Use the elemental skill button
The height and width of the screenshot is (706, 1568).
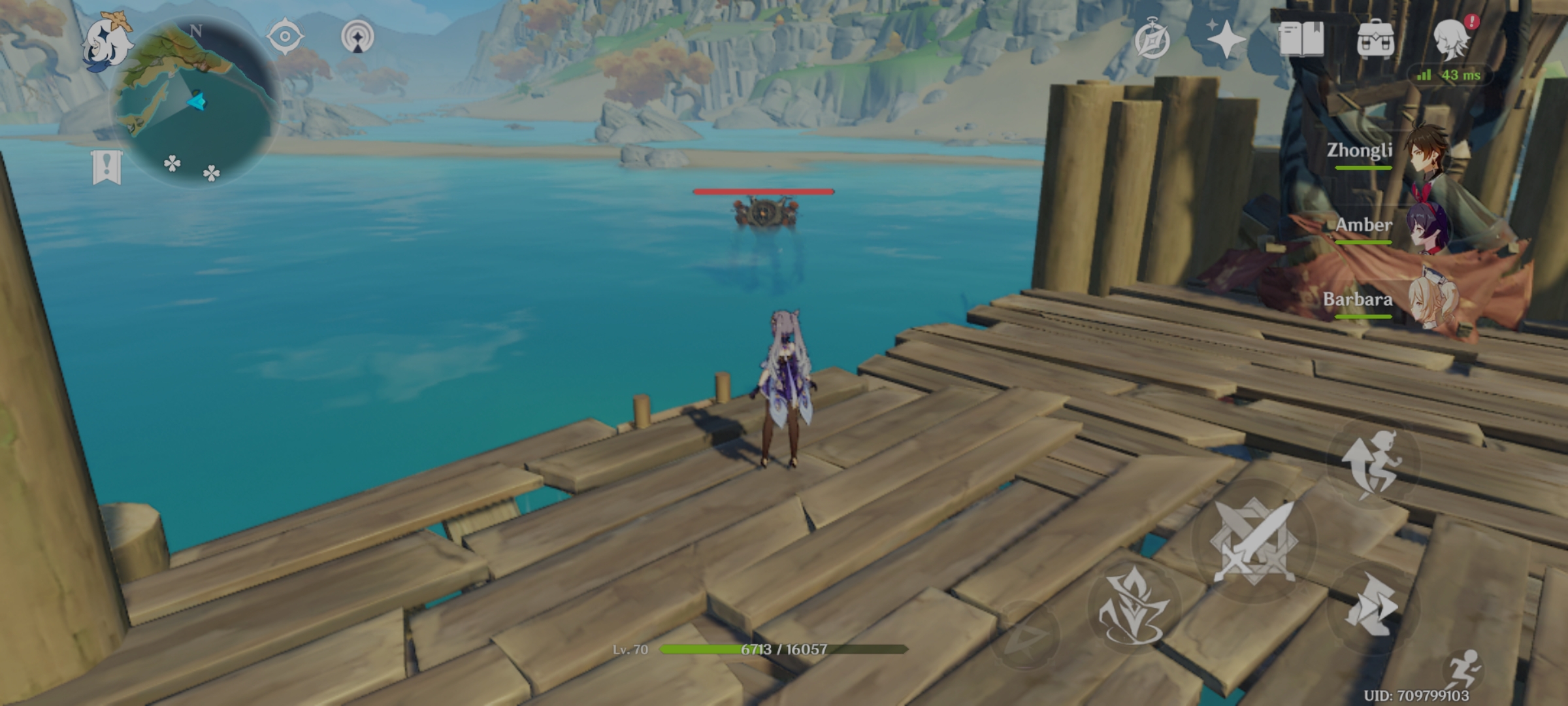point(1371,605)
